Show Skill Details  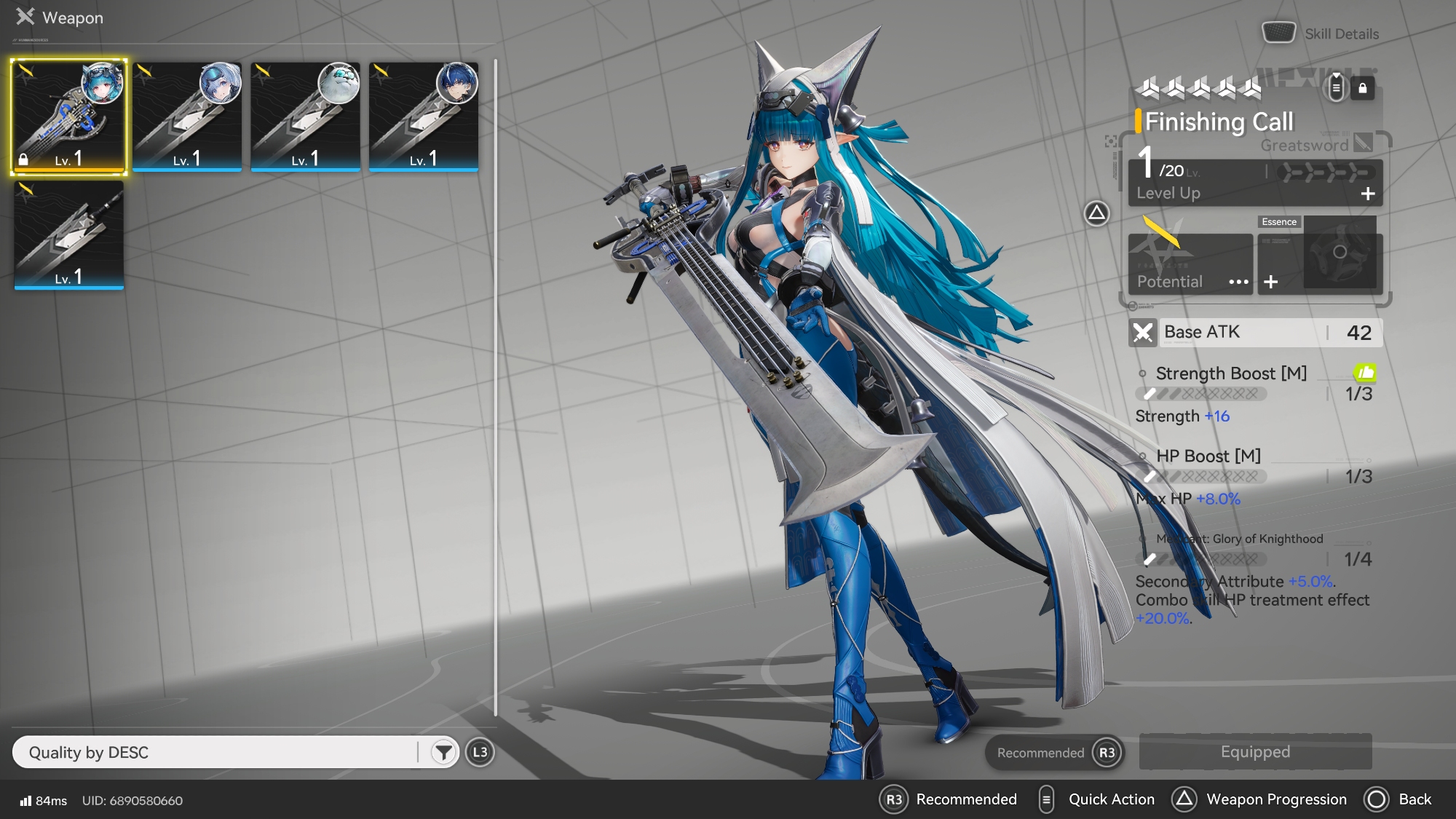pos(1321,33)
